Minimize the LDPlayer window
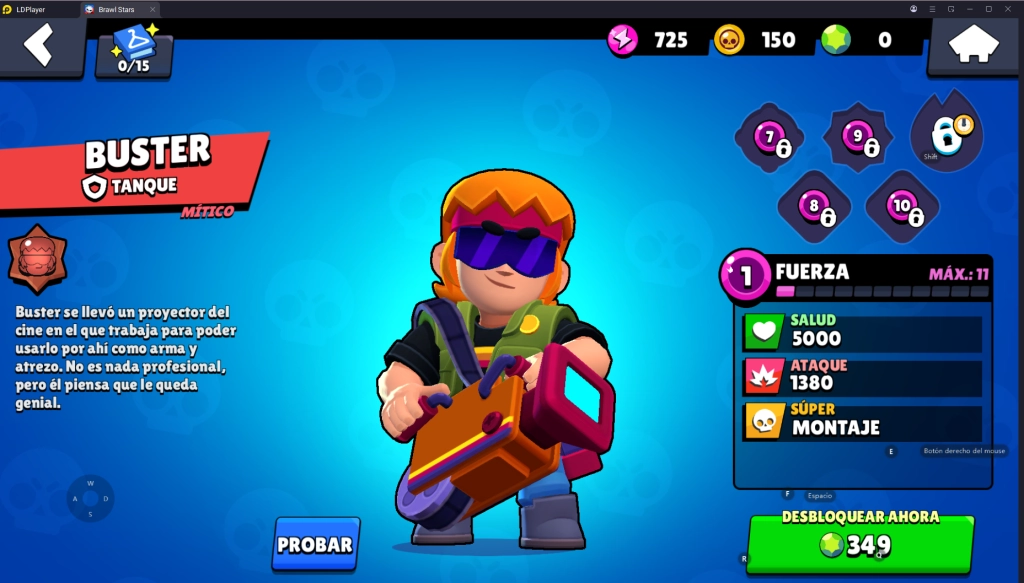The height and width of the screenshot is (583, 1024). pos(970,8)
